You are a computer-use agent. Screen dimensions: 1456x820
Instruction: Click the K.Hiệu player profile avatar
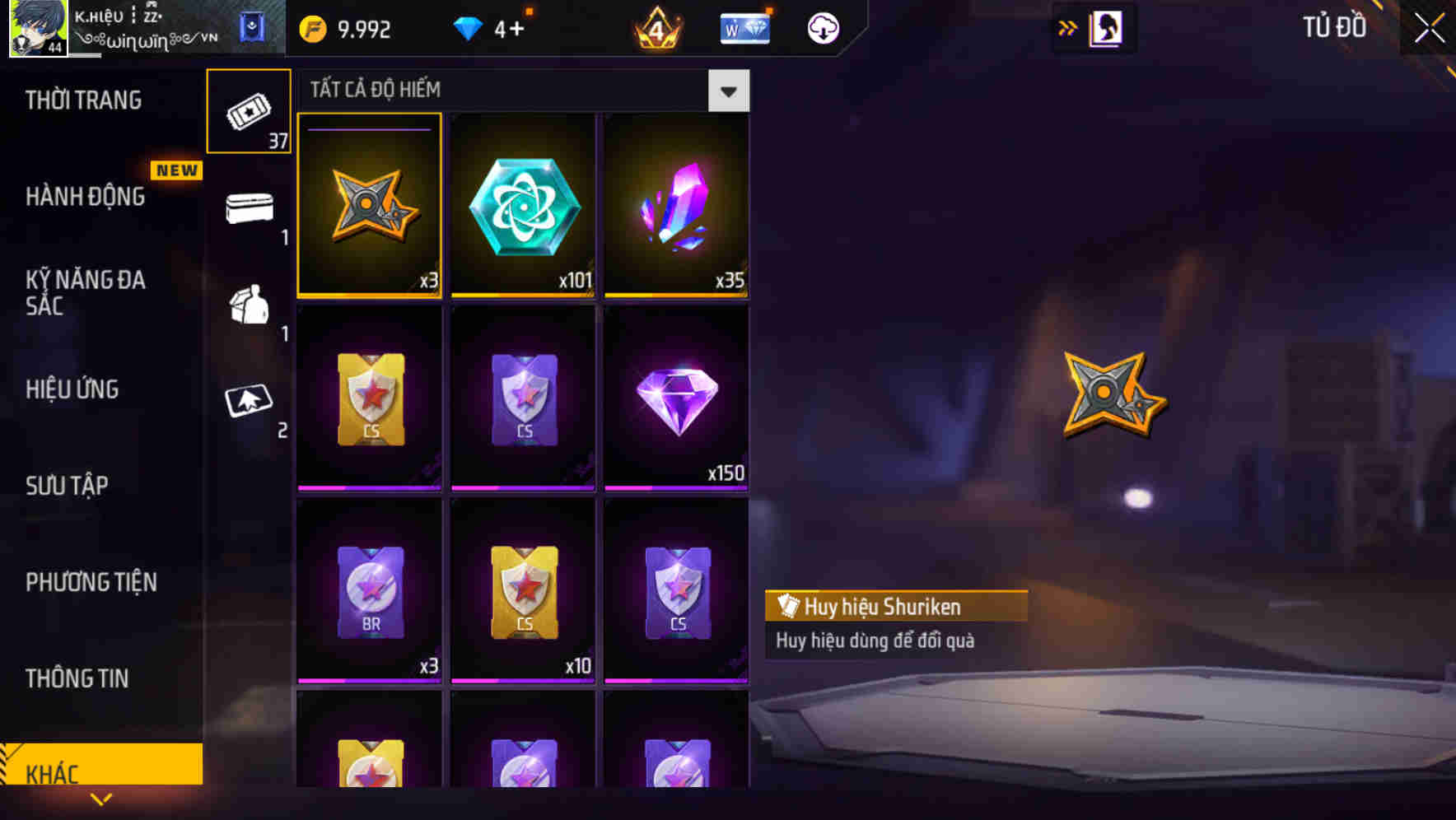(35, 27)
